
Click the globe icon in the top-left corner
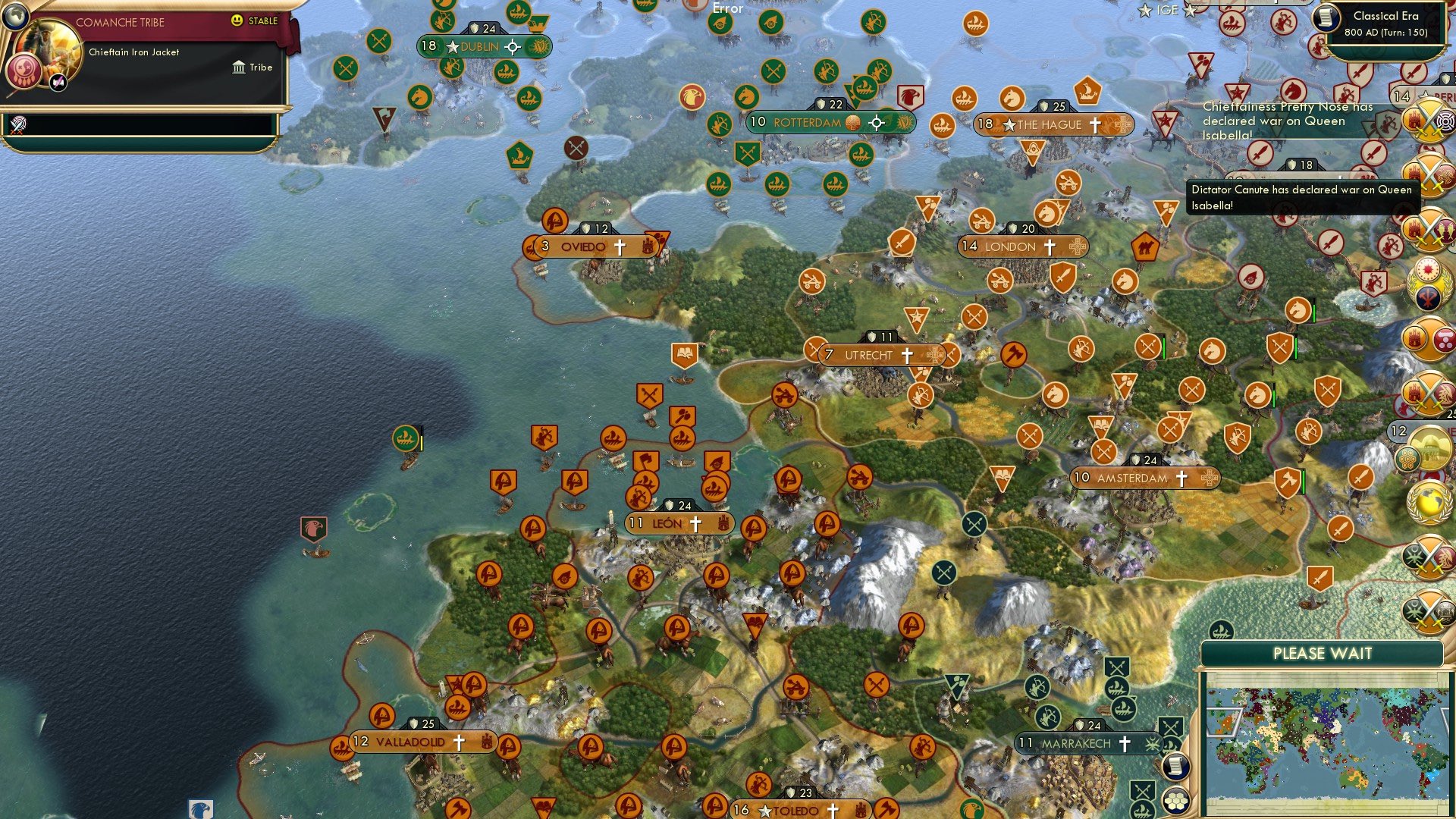tap(16, 17)
